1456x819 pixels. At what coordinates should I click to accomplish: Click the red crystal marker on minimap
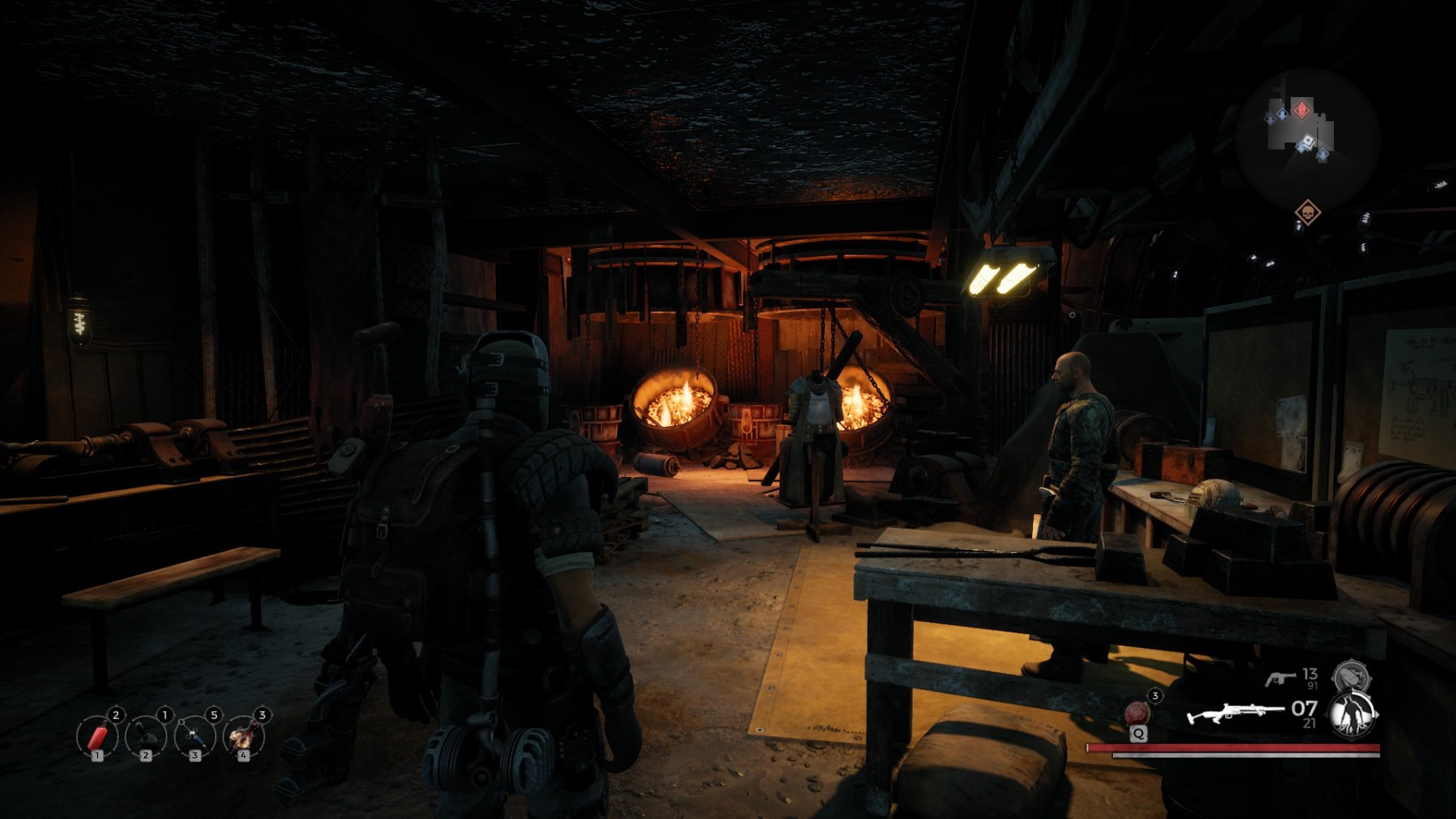pyautogui.click(x=1302, y=109)
